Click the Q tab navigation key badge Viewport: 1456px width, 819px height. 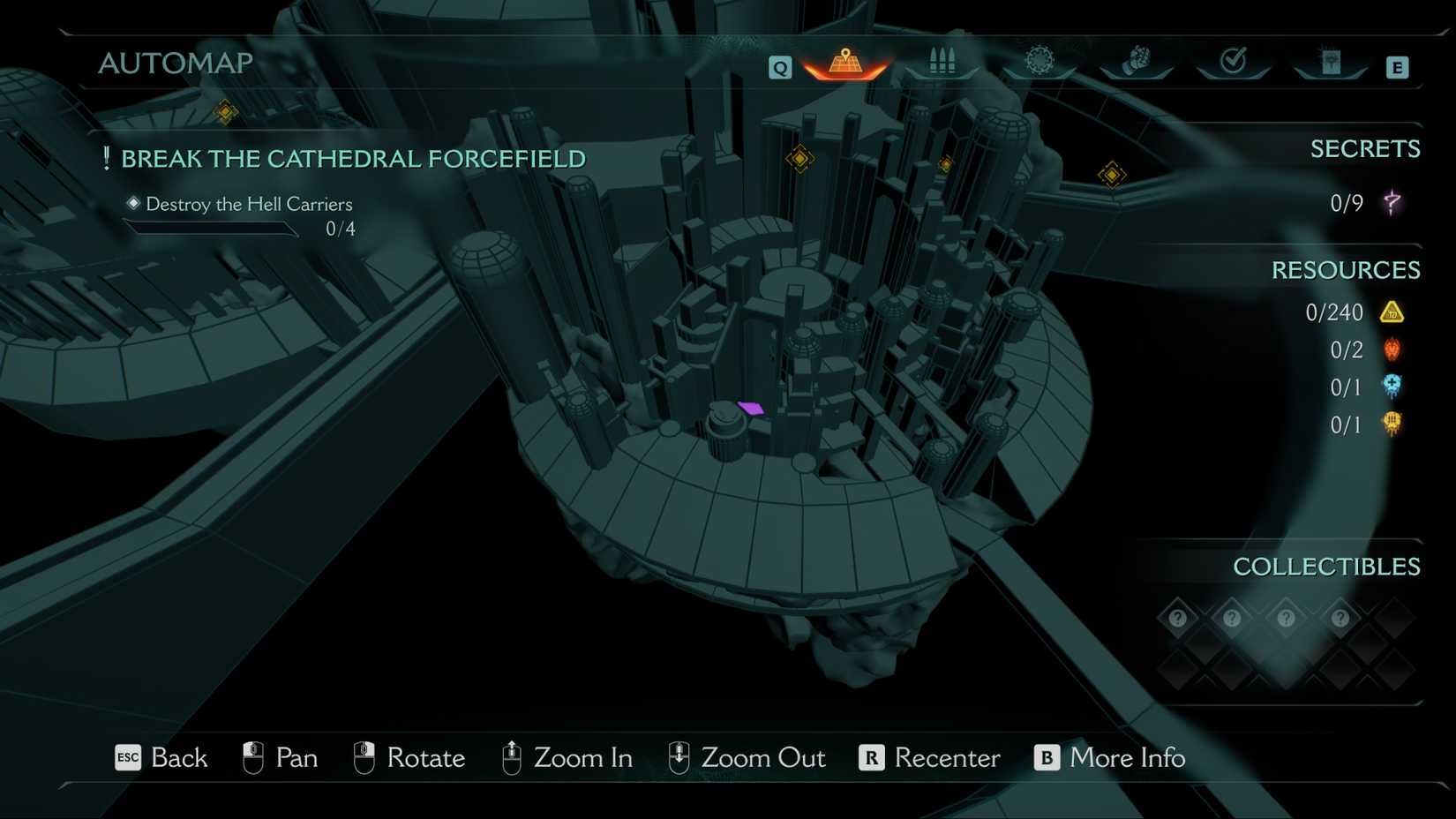tap(780, 66)
